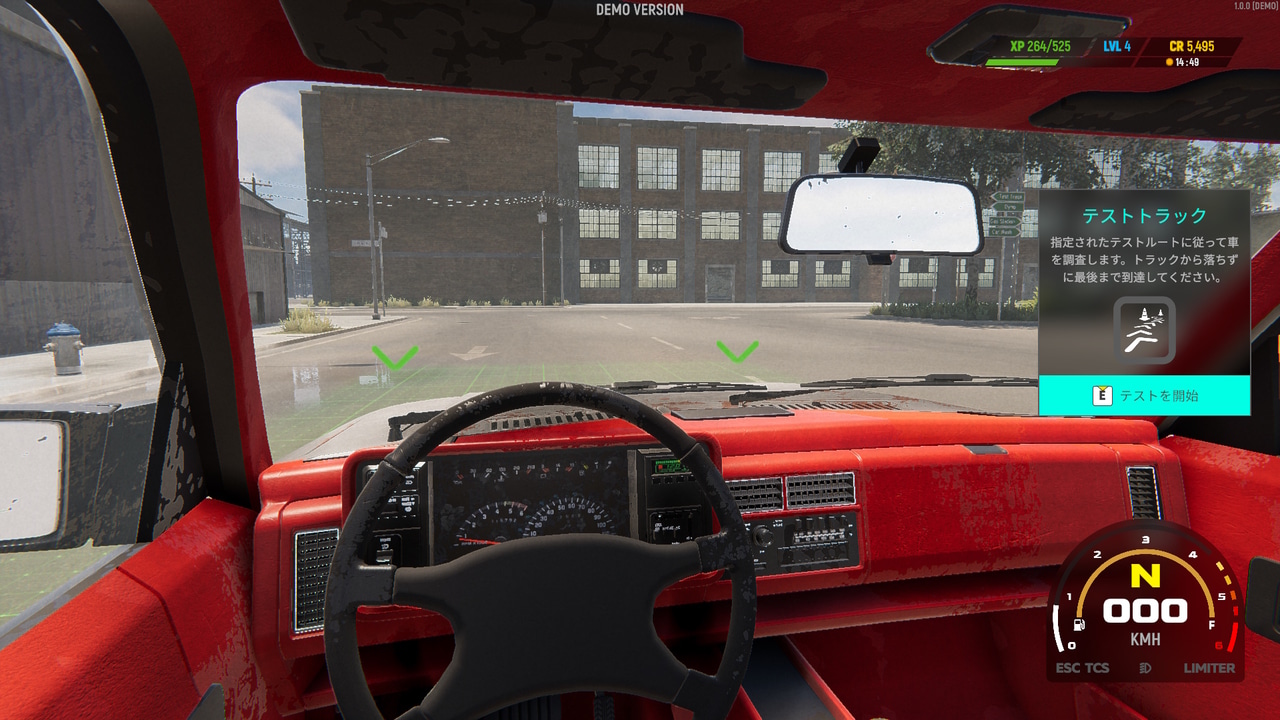Select the test track route icon

click(x=1144, y=331)
